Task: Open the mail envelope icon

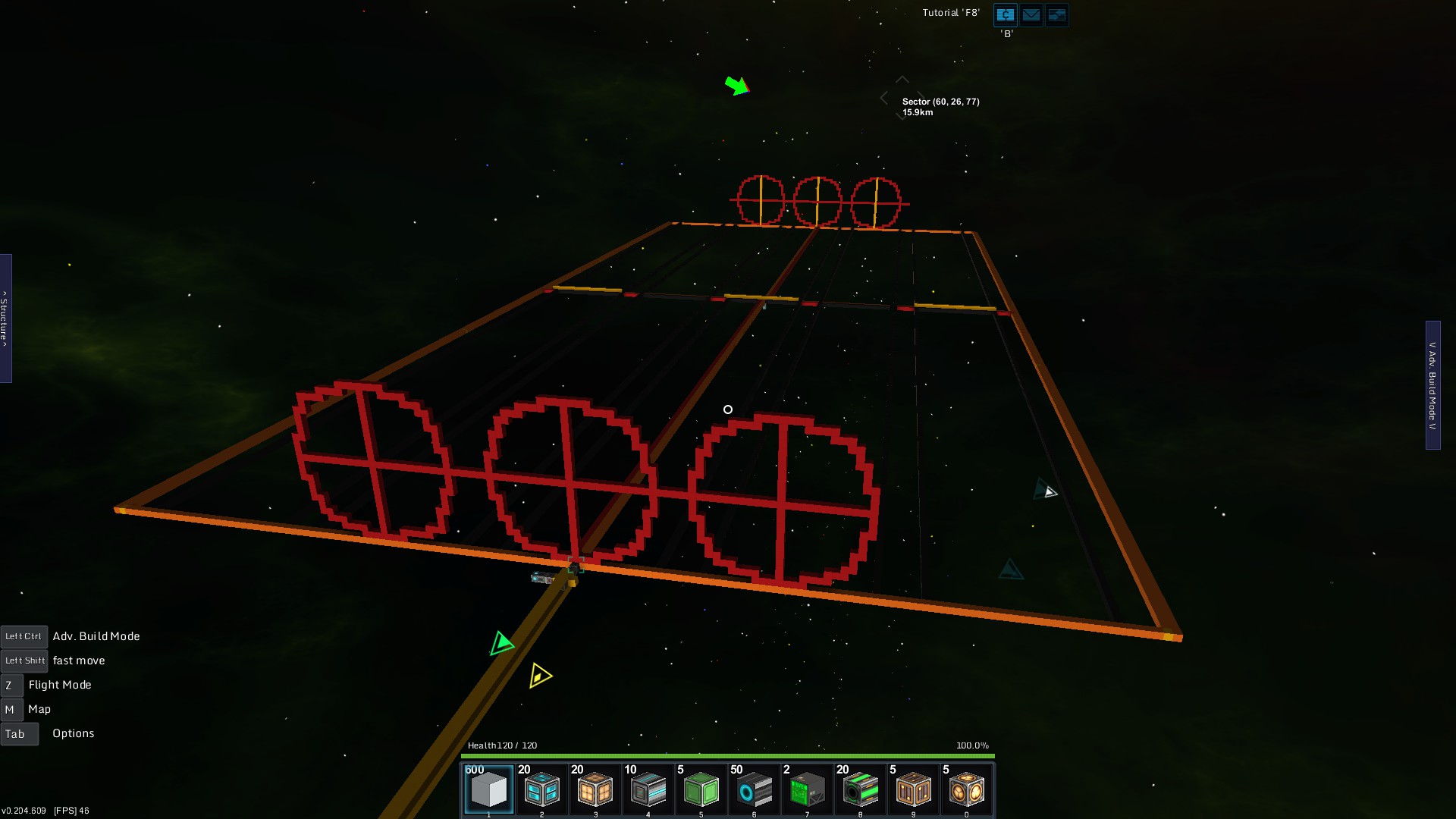Action: 1031,14
